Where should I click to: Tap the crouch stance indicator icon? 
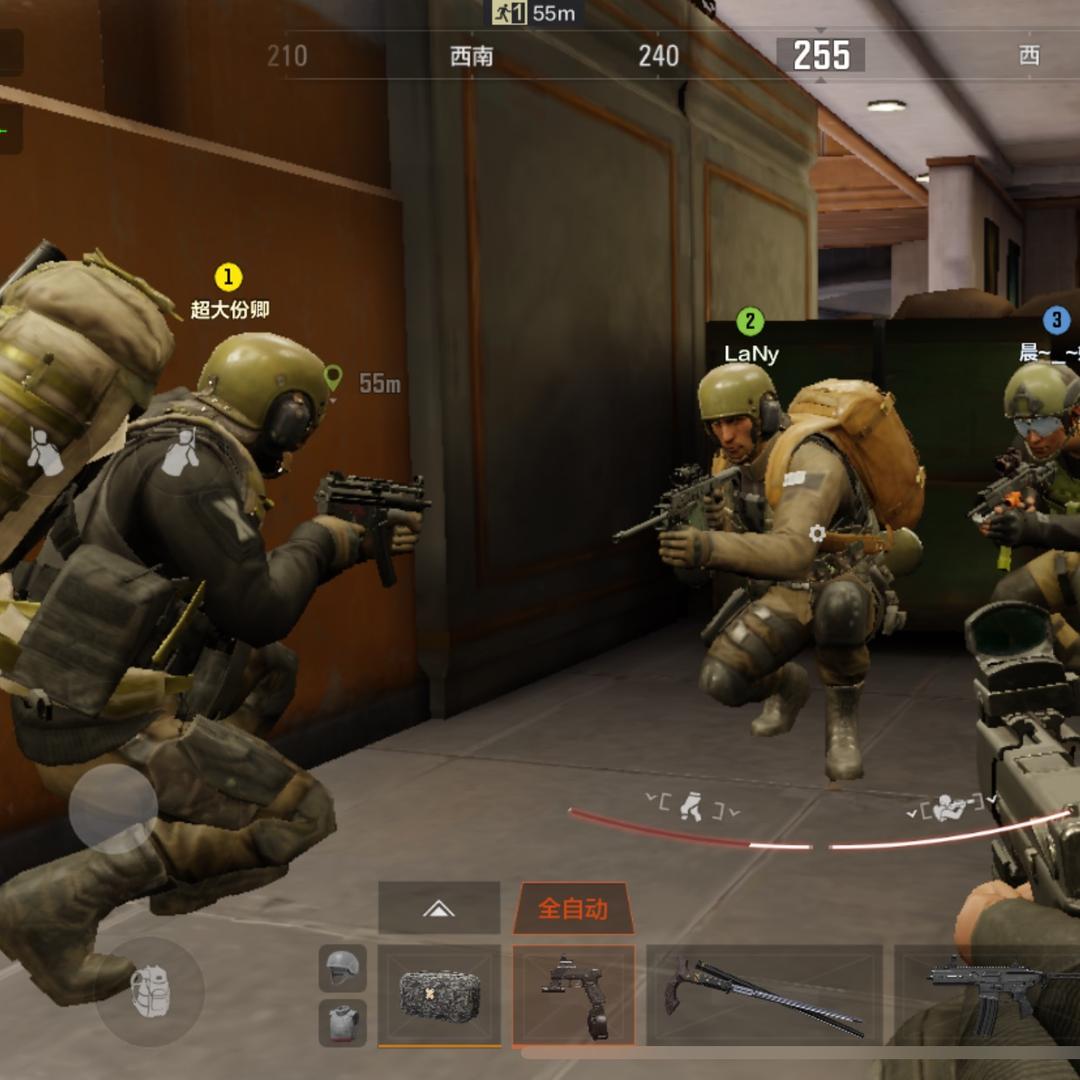point(691,806)
